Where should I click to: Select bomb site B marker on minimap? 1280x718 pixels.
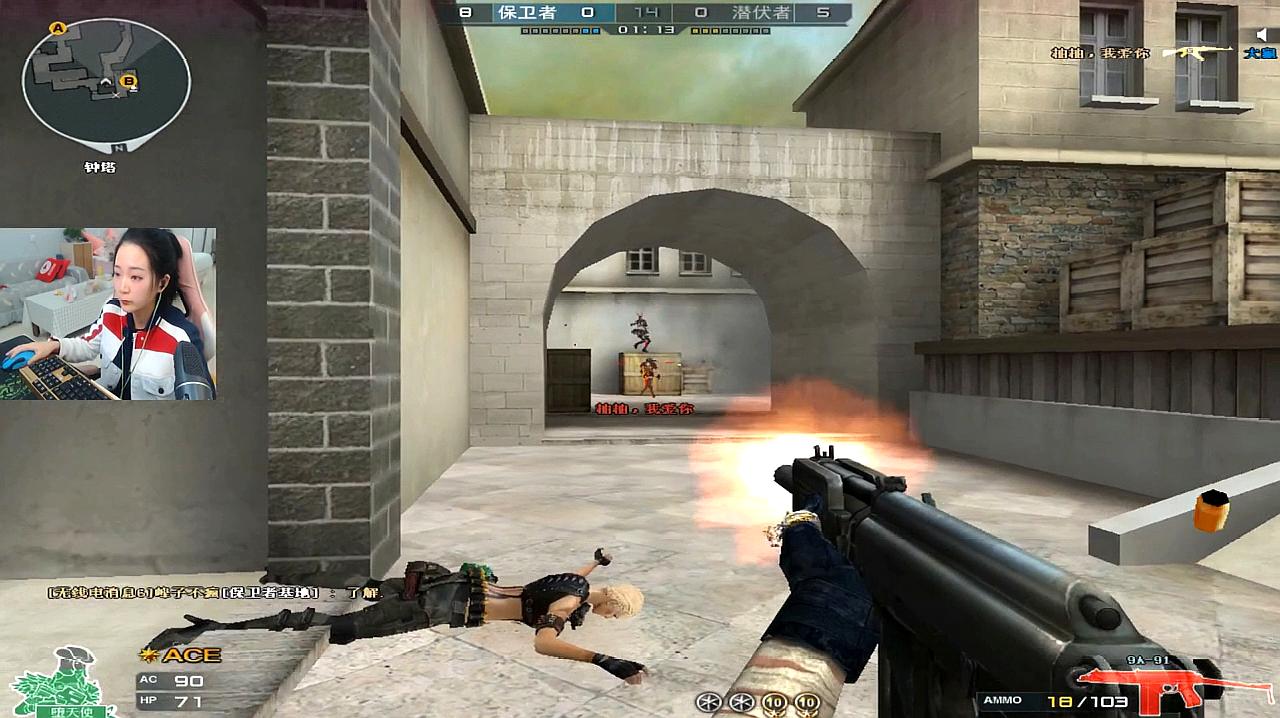coord(128,80)
